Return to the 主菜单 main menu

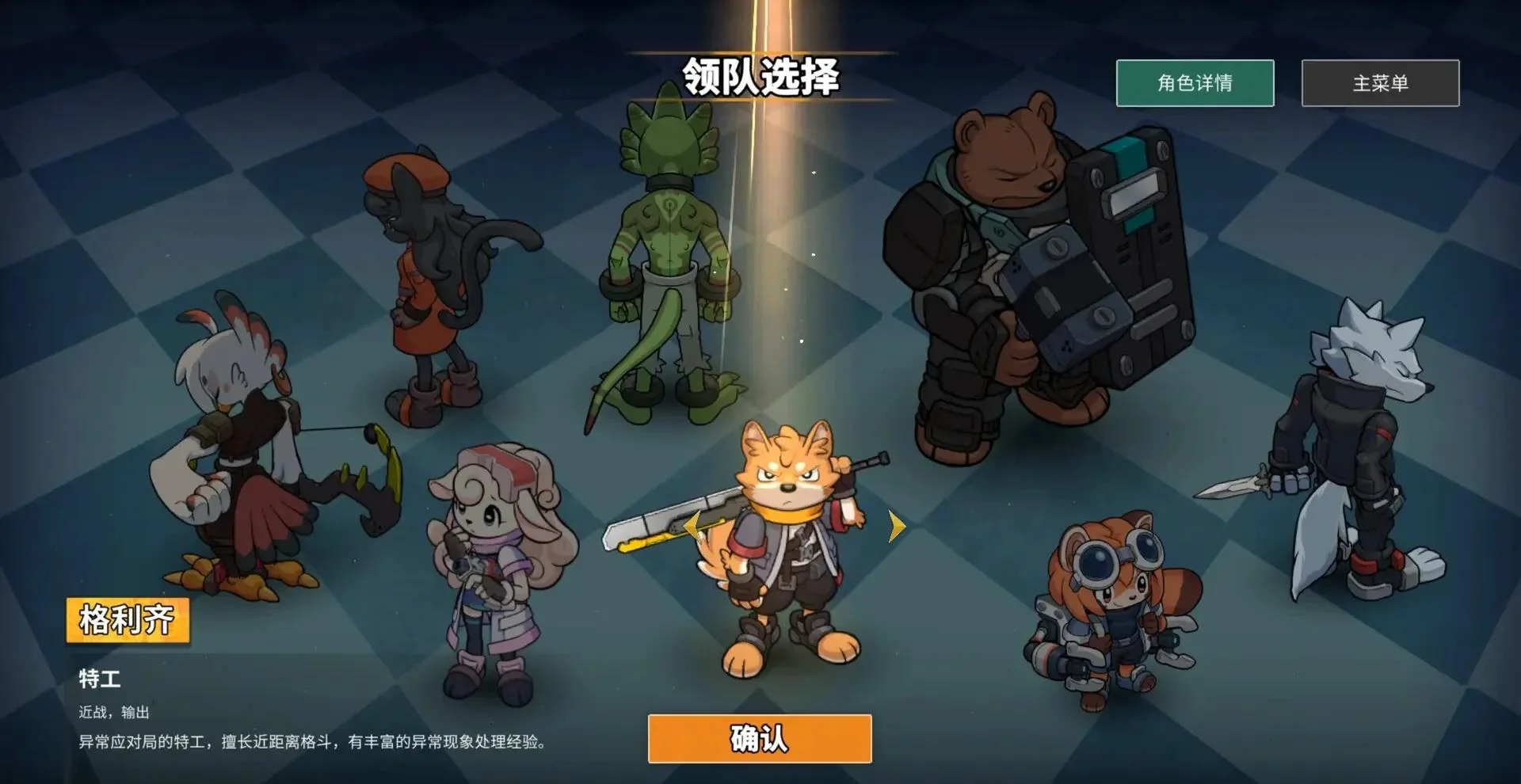click(x=1378, y=82)
